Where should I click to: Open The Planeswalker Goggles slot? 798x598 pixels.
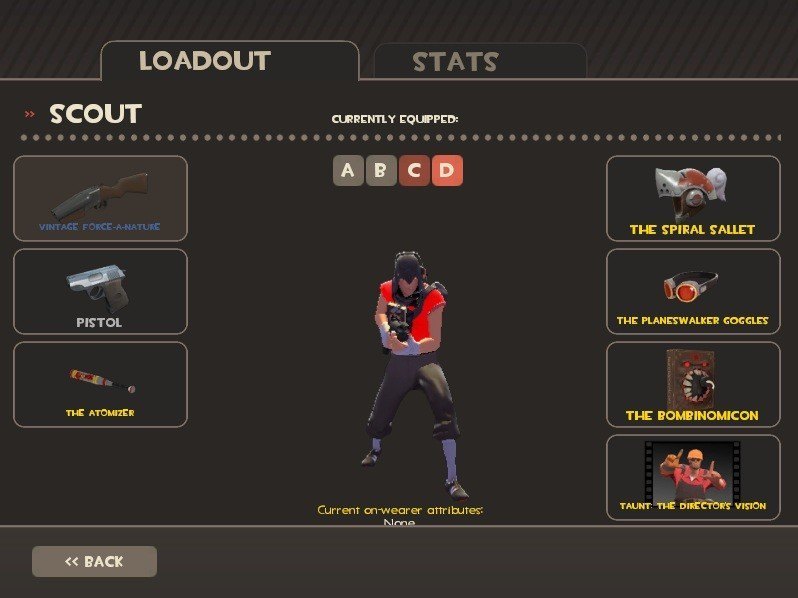(693, 291)
